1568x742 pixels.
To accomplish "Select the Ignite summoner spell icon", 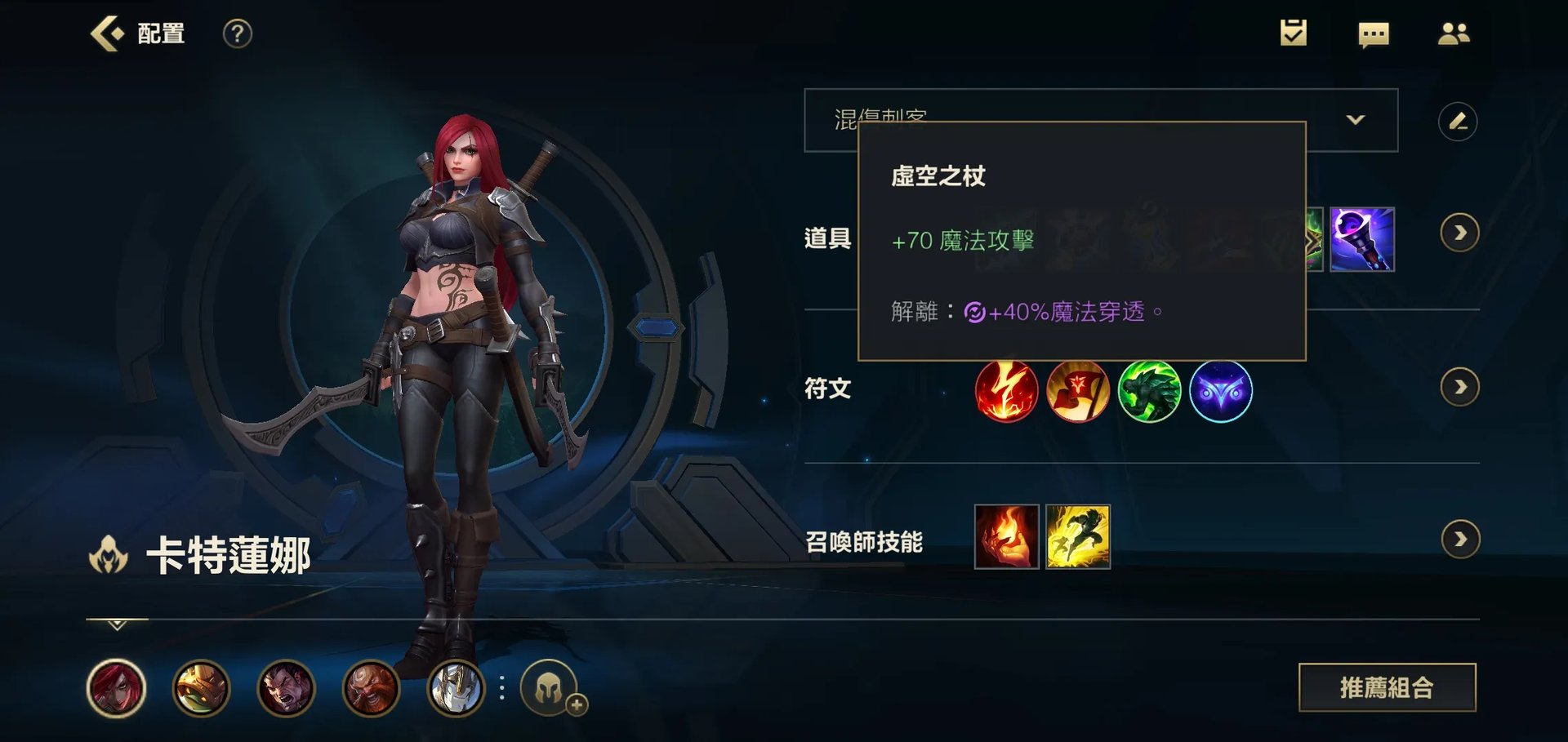I will (1006, 536).
